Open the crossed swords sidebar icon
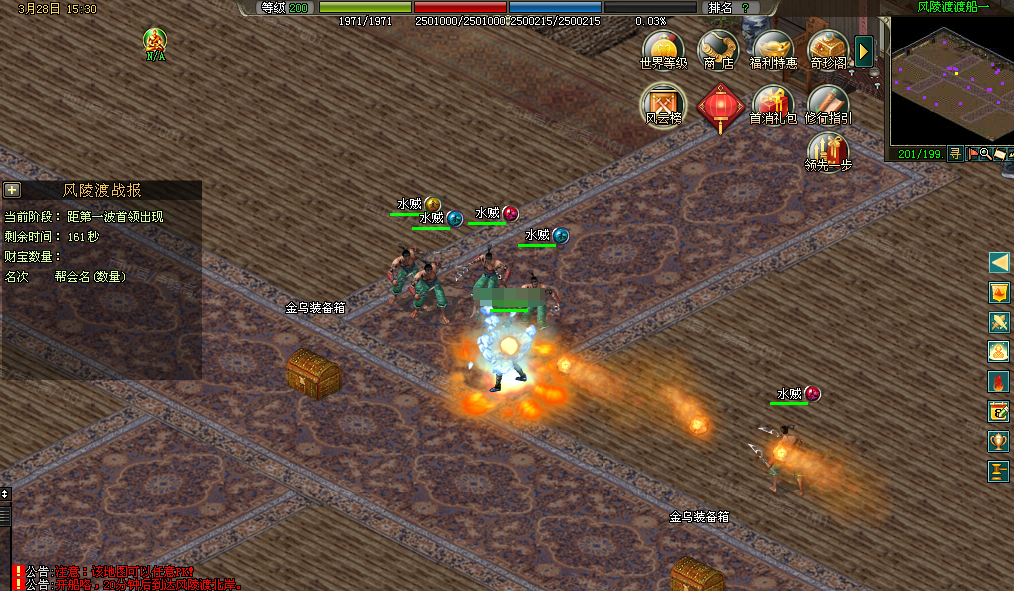This screenshot has height=591, width=1014. click(x=998, y=322)
